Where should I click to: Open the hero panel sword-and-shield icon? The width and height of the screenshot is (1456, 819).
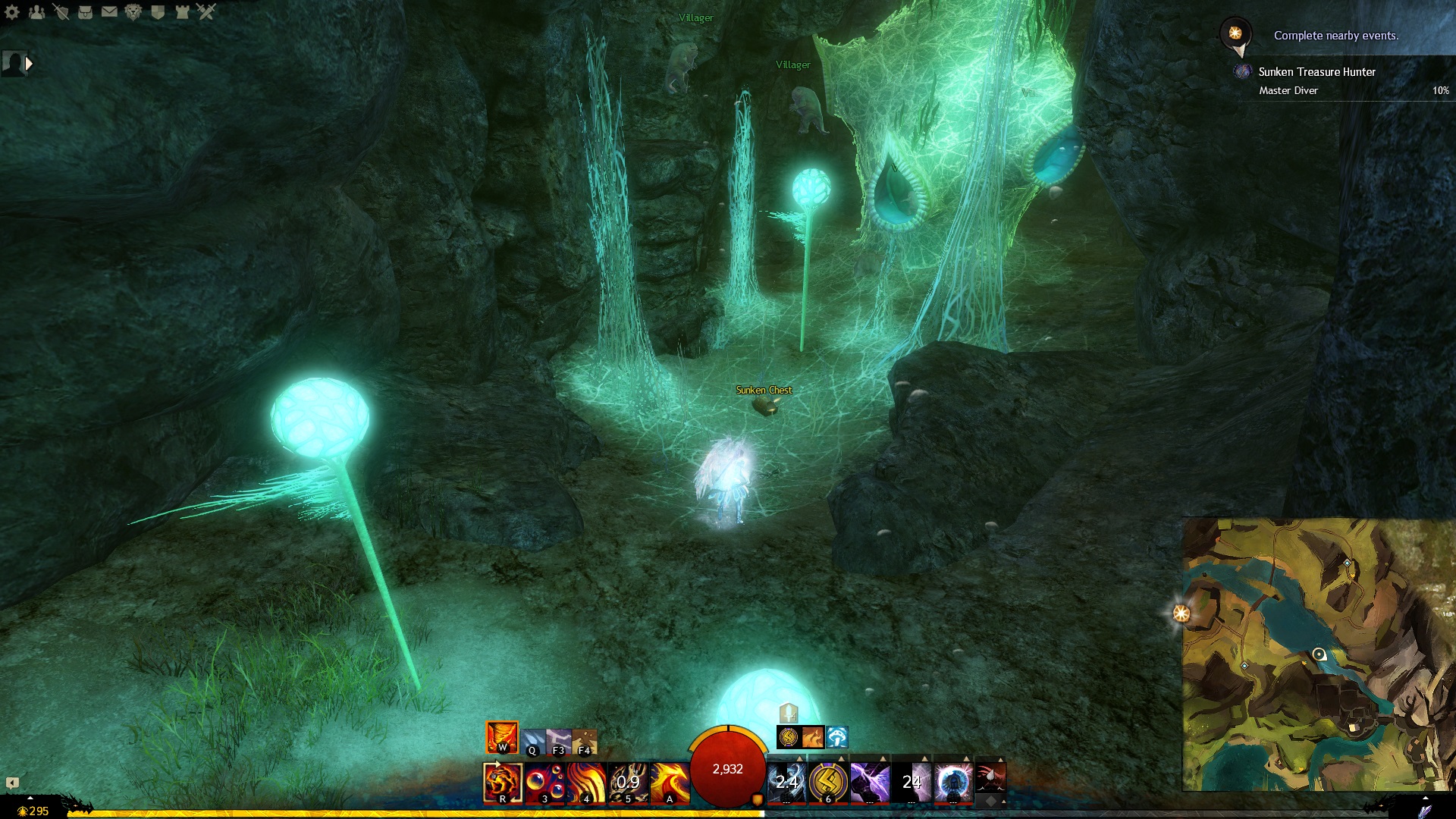point(61,12)
